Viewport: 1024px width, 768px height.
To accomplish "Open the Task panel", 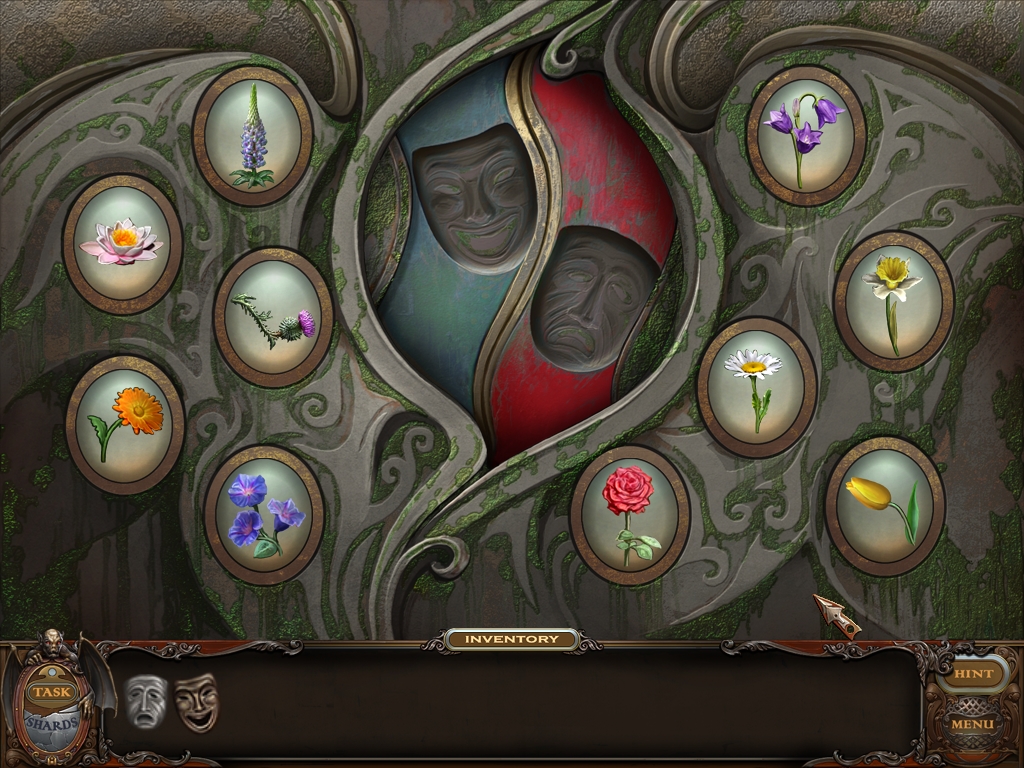I will click(49, 691).
